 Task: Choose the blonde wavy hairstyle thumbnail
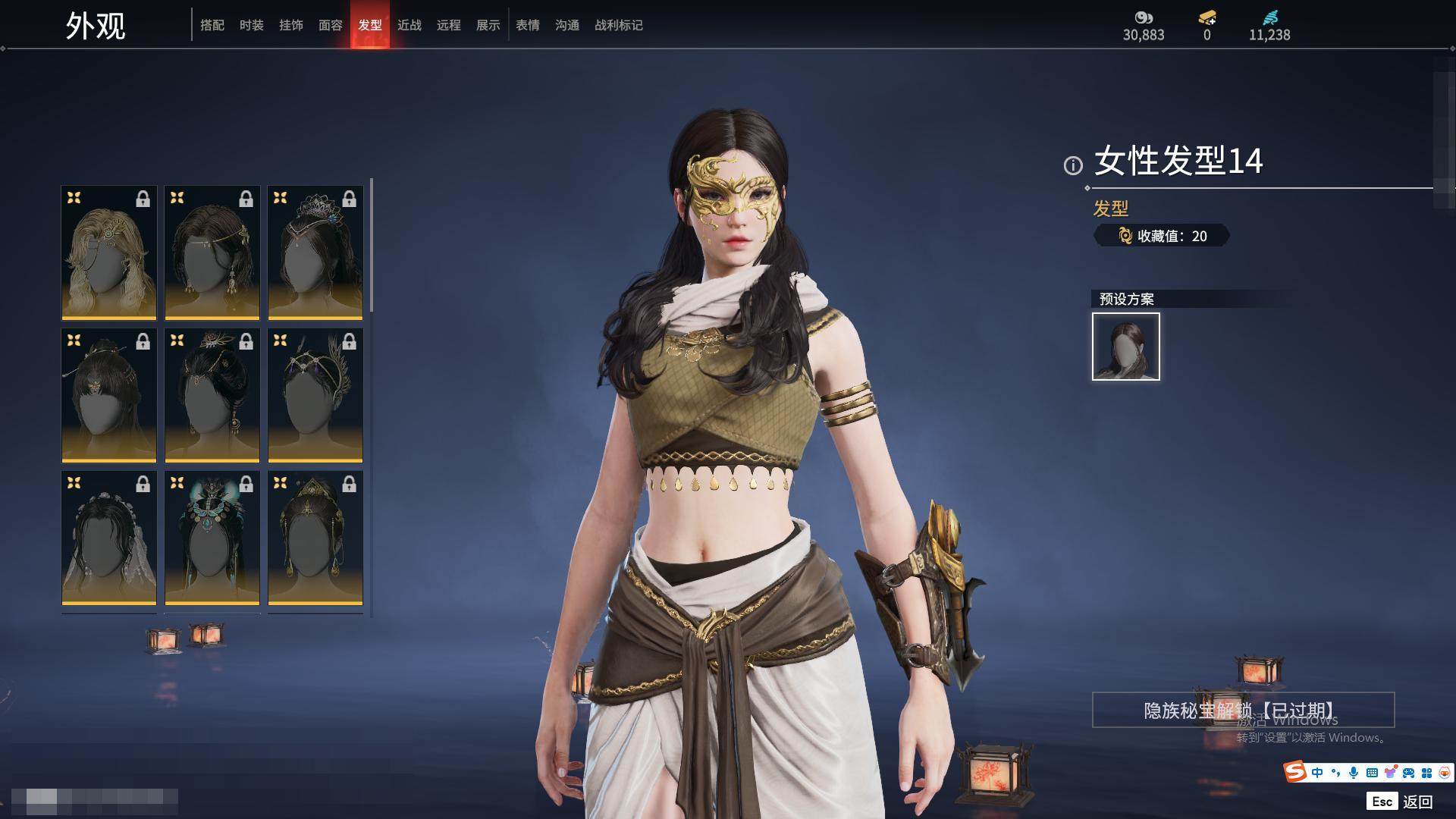[x=109, y=253]
